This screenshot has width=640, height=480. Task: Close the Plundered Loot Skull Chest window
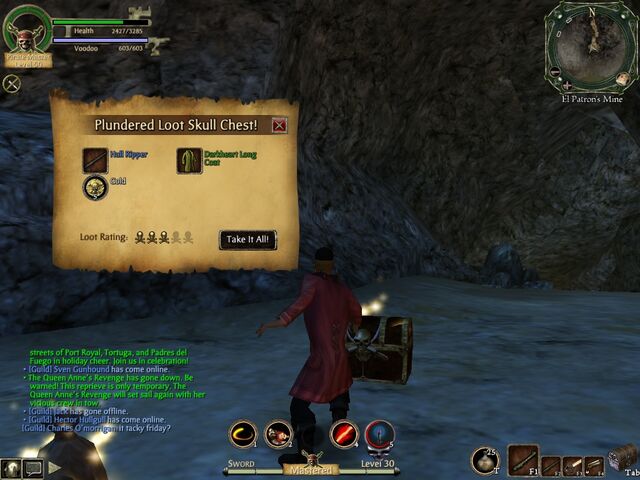pos(279,125)
